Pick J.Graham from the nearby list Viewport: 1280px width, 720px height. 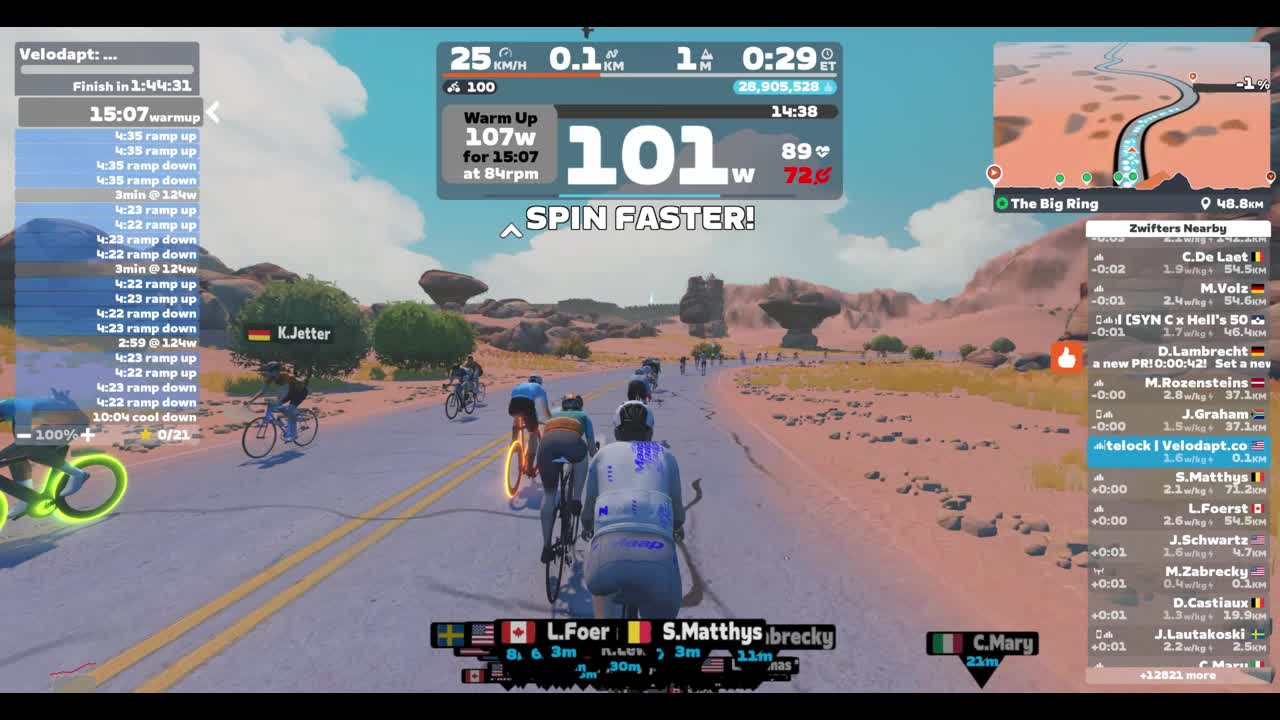1178,420
